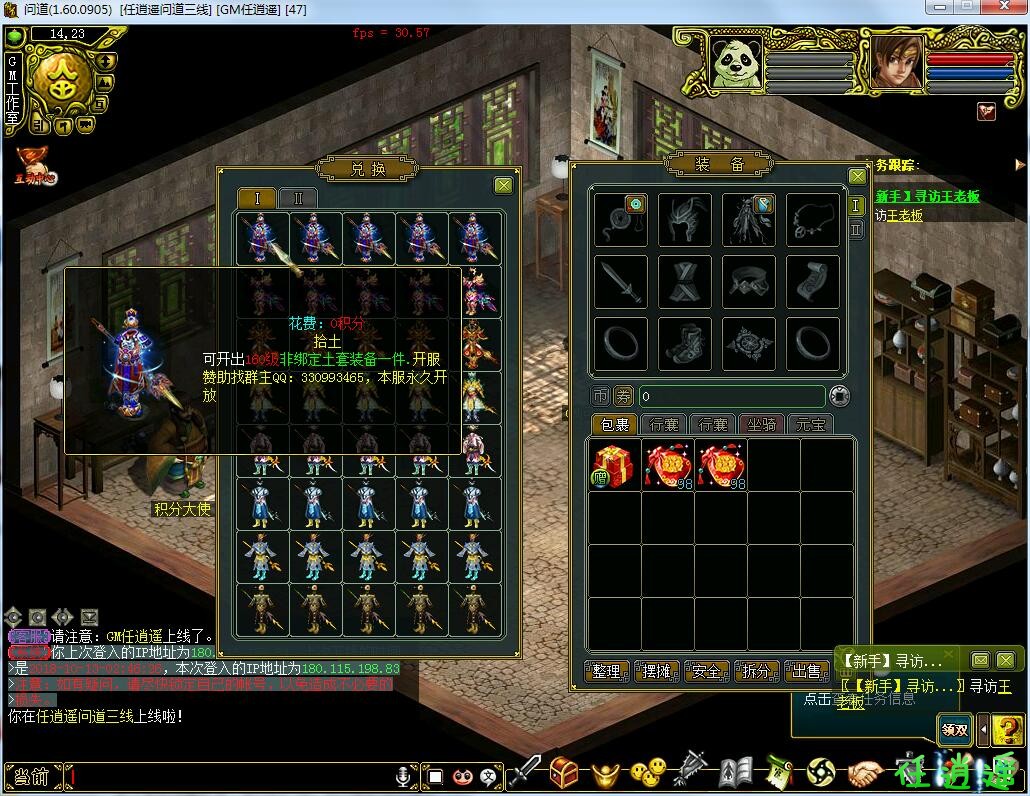
Task: Open the treasure chest bag icon
Action: tap(564, 771)
